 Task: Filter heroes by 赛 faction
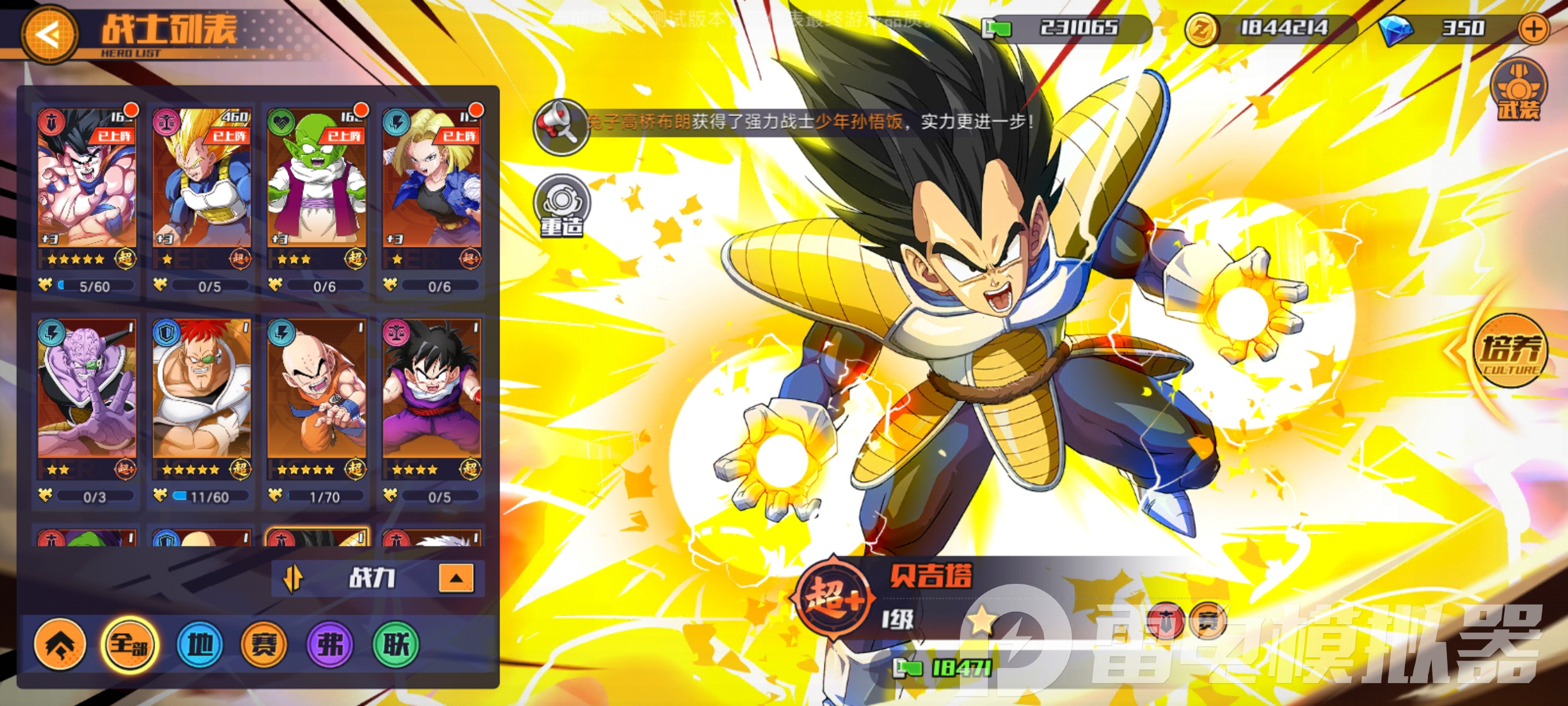point(264,643)
